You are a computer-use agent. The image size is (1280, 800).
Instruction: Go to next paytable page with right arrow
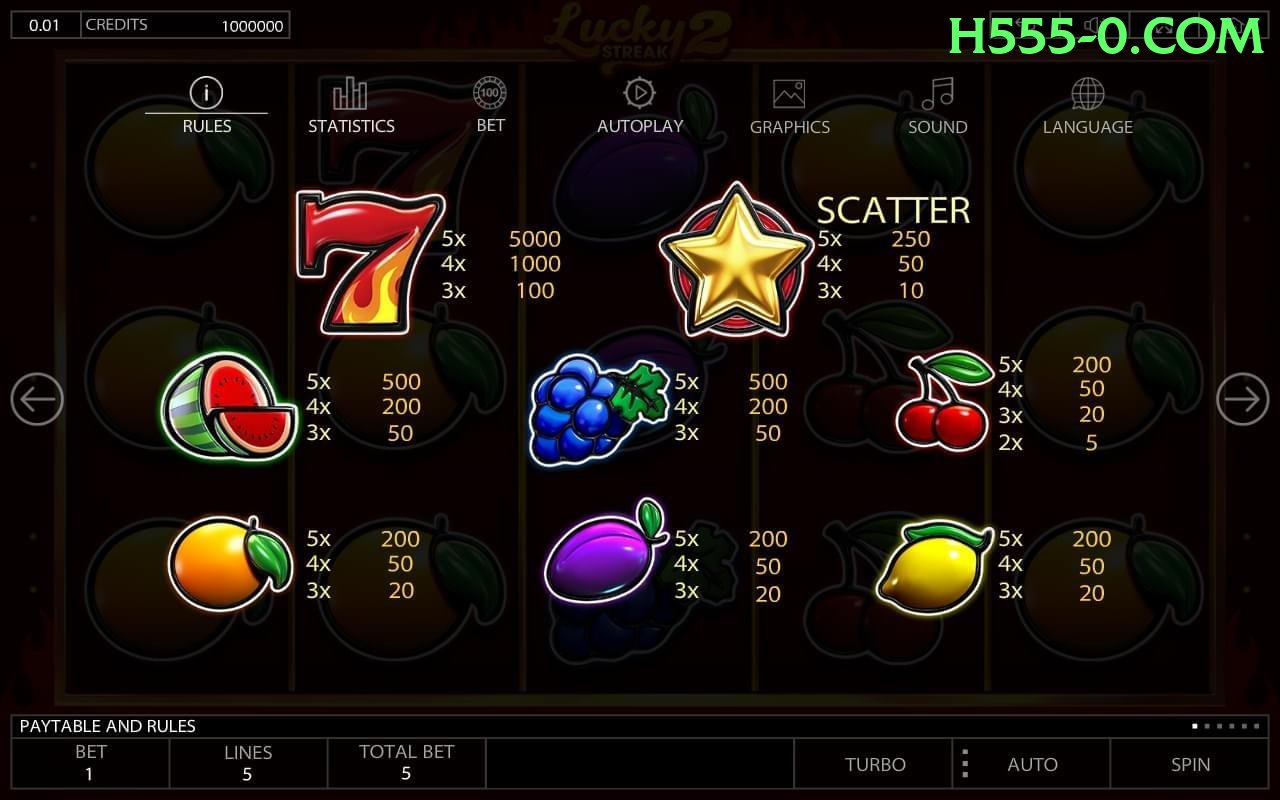point(1242,398)
